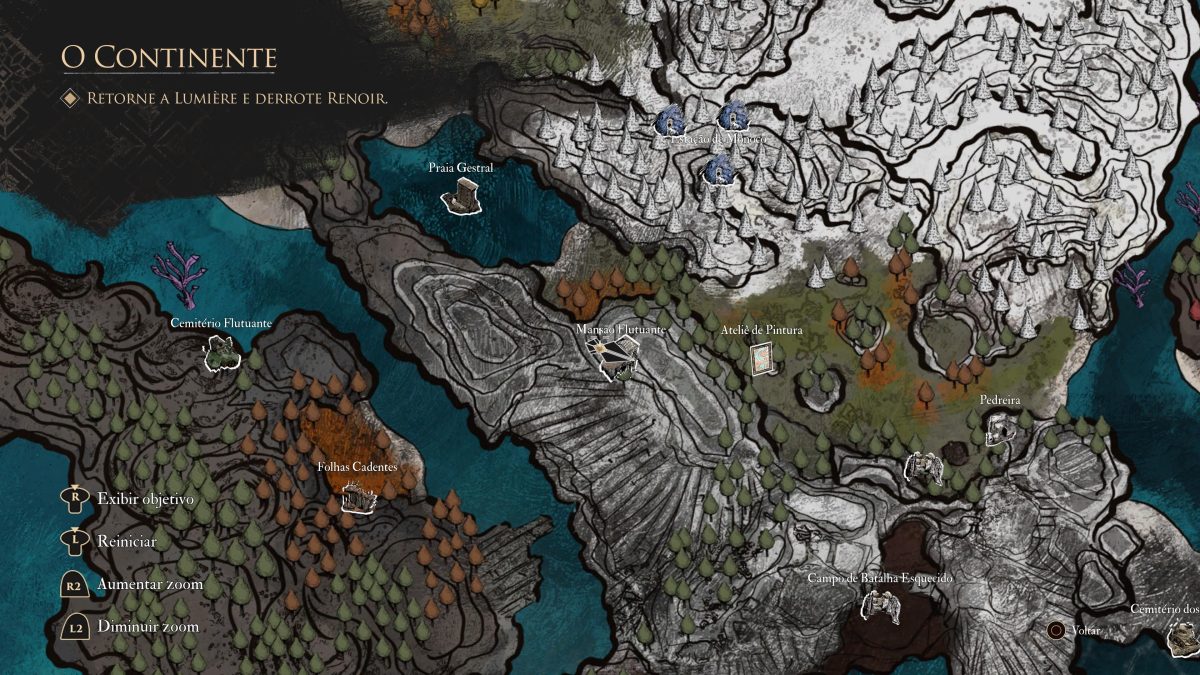Click the Folhas Cadentes map marker
Viewport: 1200px width, 675px height.
(357, 496)
